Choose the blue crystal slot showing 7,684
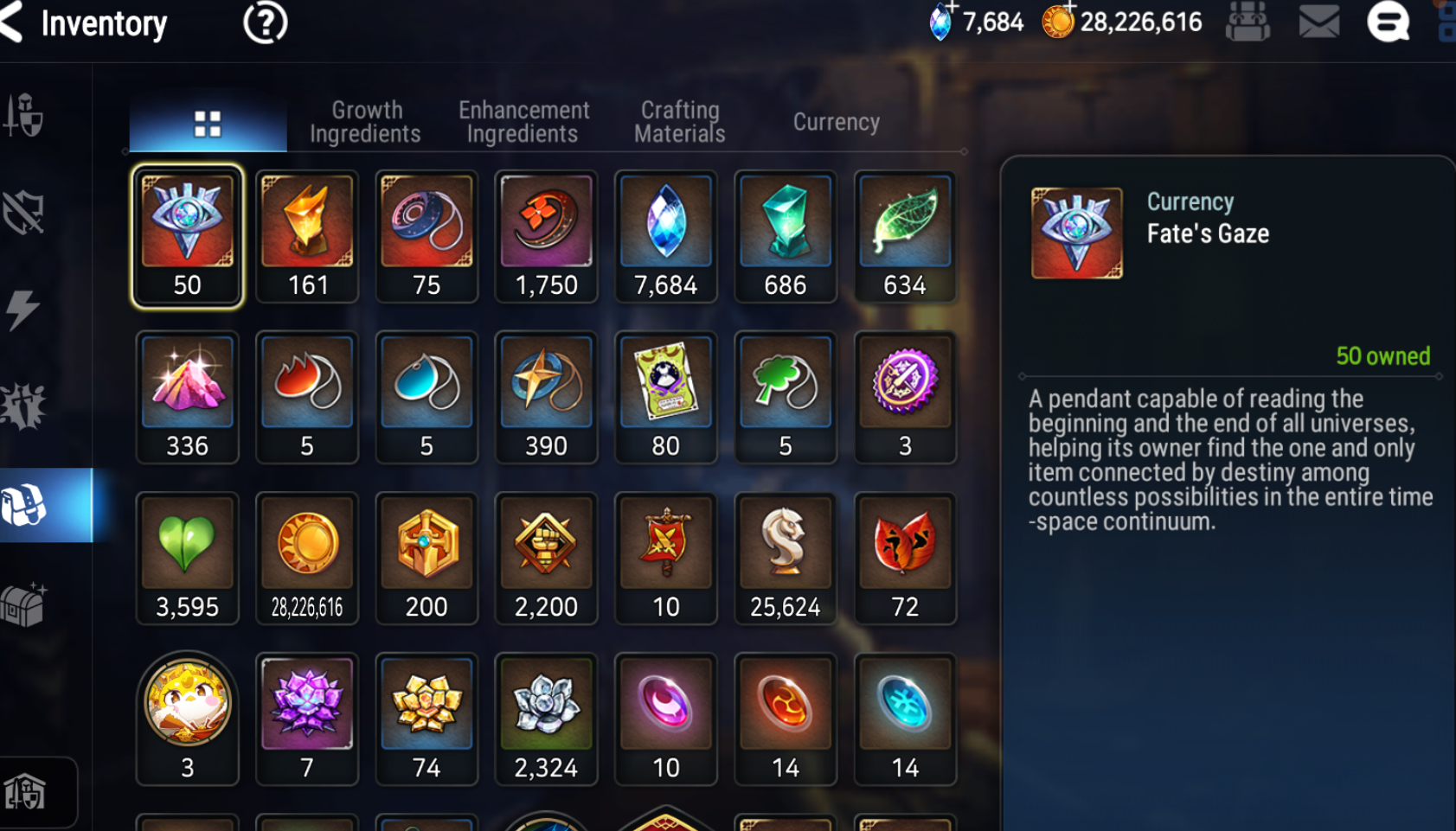 click(x=665, y=236)
